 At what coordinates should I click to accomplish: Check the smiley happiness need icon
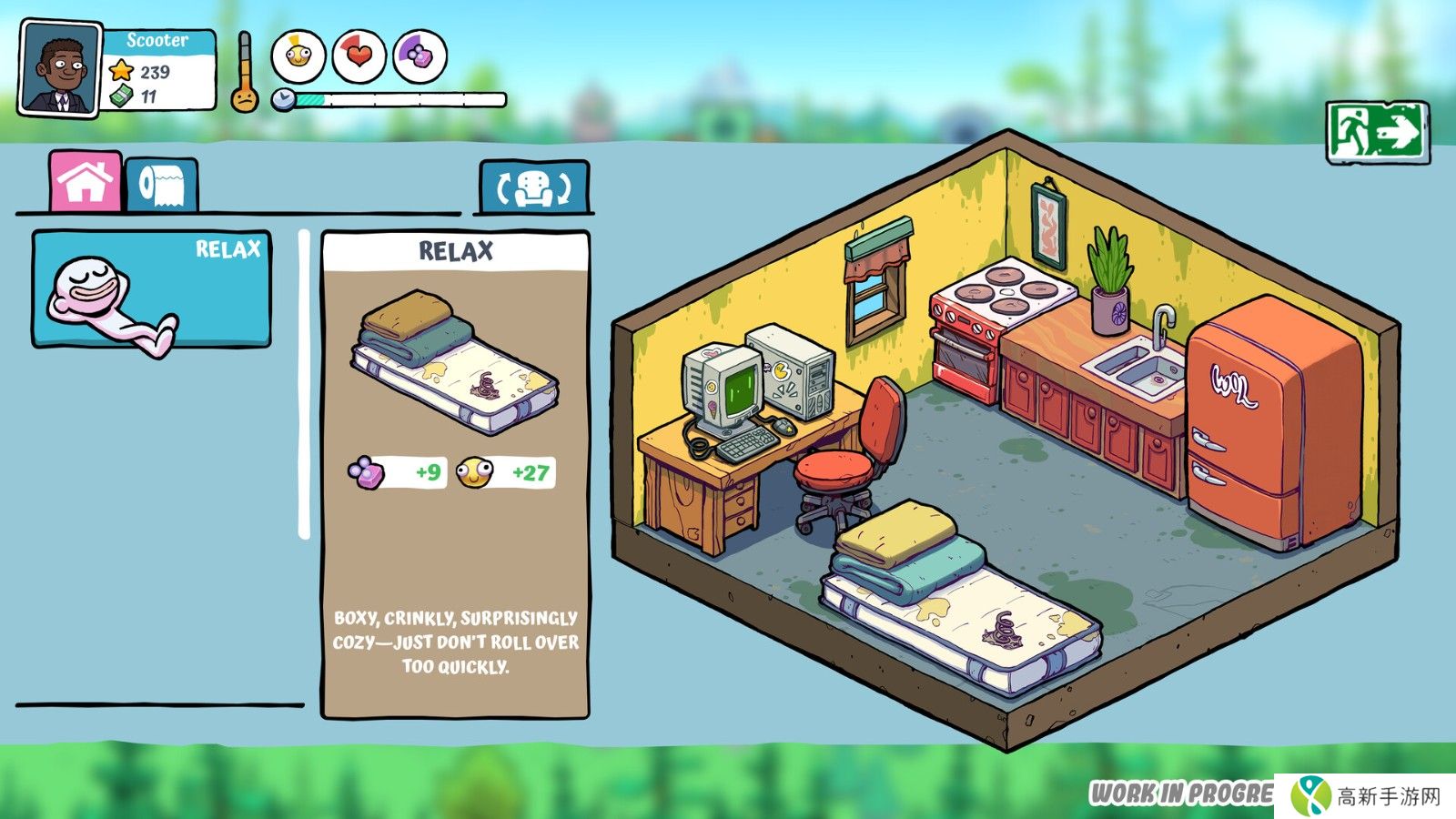coord(298,56)
